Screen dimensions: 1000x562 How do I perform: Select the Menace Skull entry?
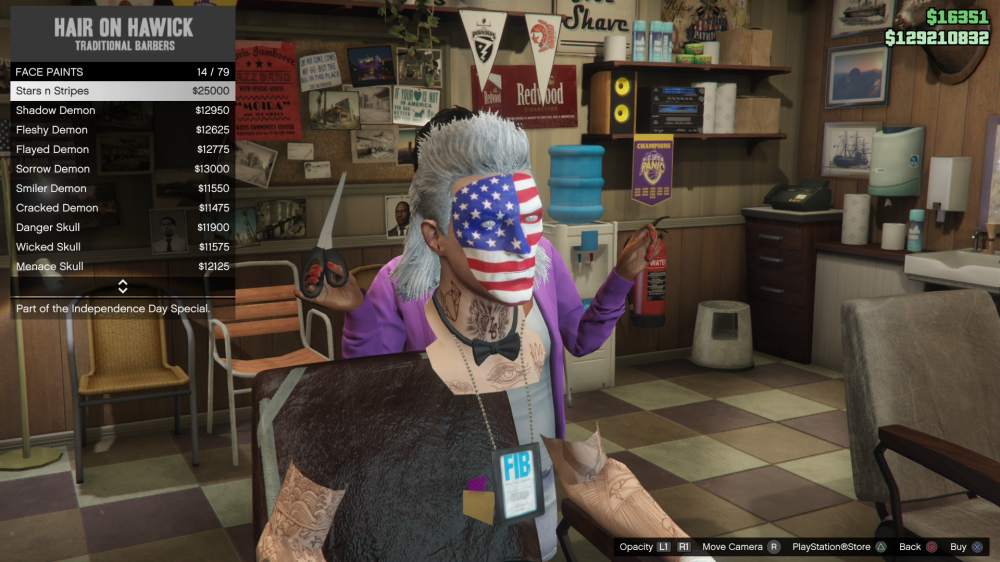[x=122, y=267]
